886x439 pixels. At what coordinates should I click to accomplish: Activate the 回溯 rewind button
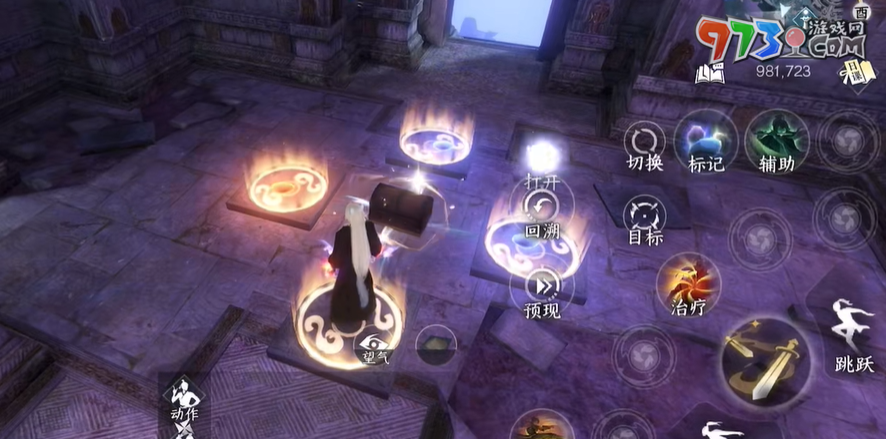pyautogui.click(x=541, y=210)
